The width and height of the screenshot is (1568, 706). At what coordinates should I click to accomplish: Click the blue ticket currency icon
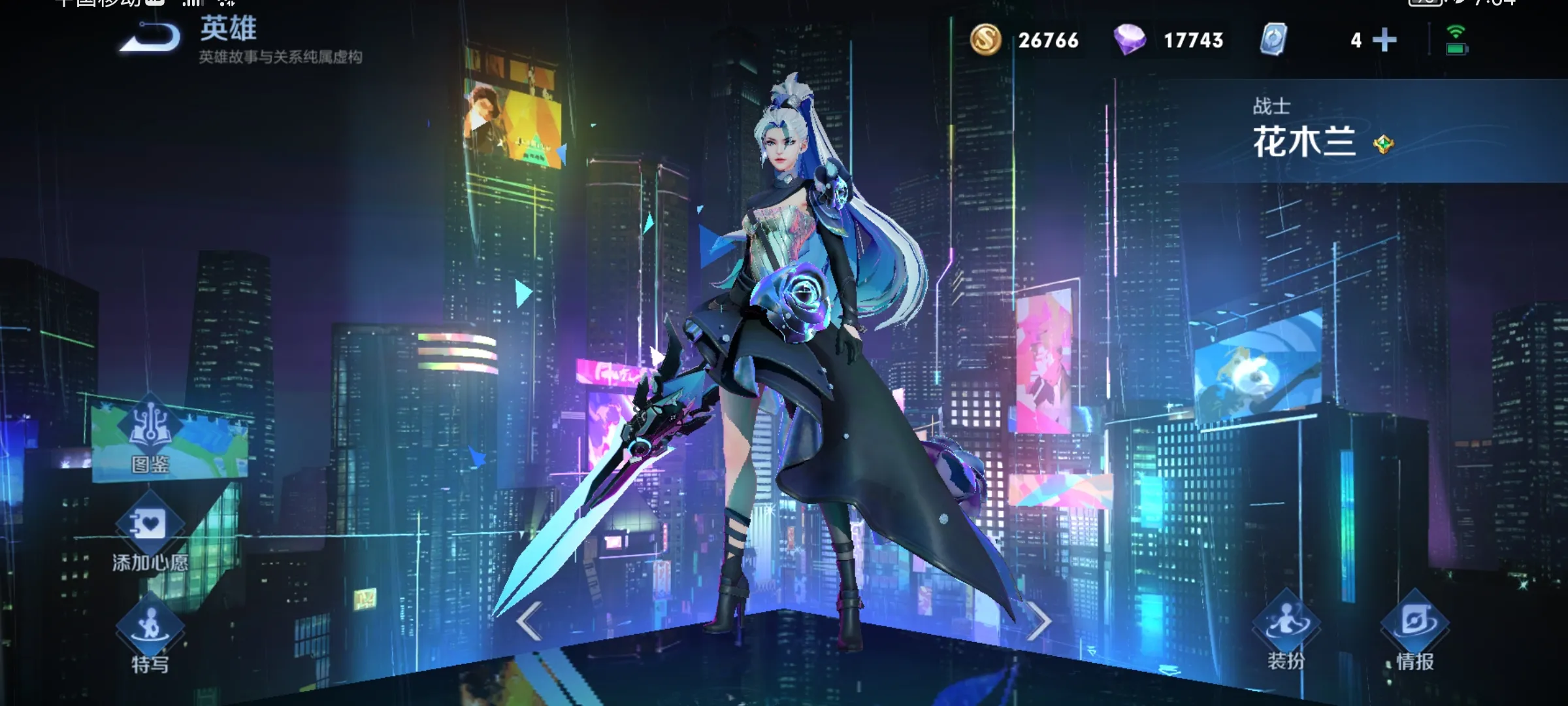click(1273, 40)
